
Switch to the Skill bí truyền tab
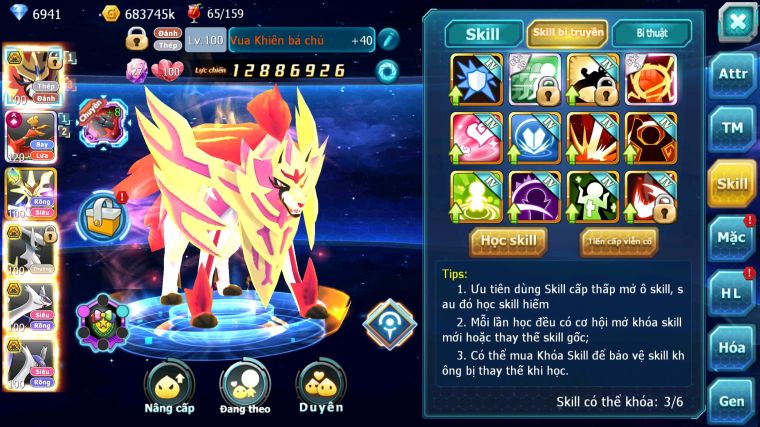(x=567, y=33)
